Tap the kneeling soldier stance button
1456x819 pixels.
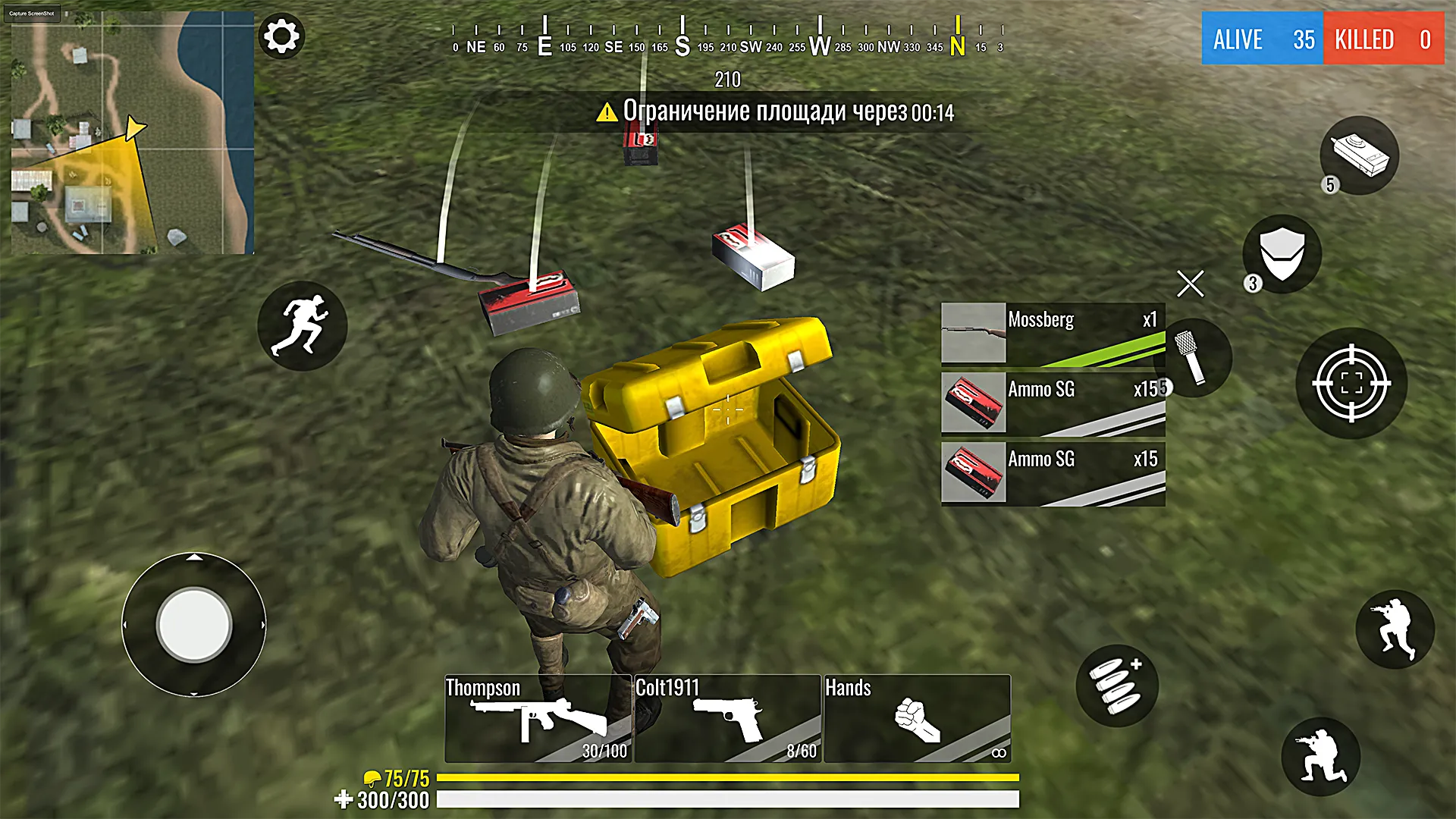pyautogui.click(x=1320, y=756)
